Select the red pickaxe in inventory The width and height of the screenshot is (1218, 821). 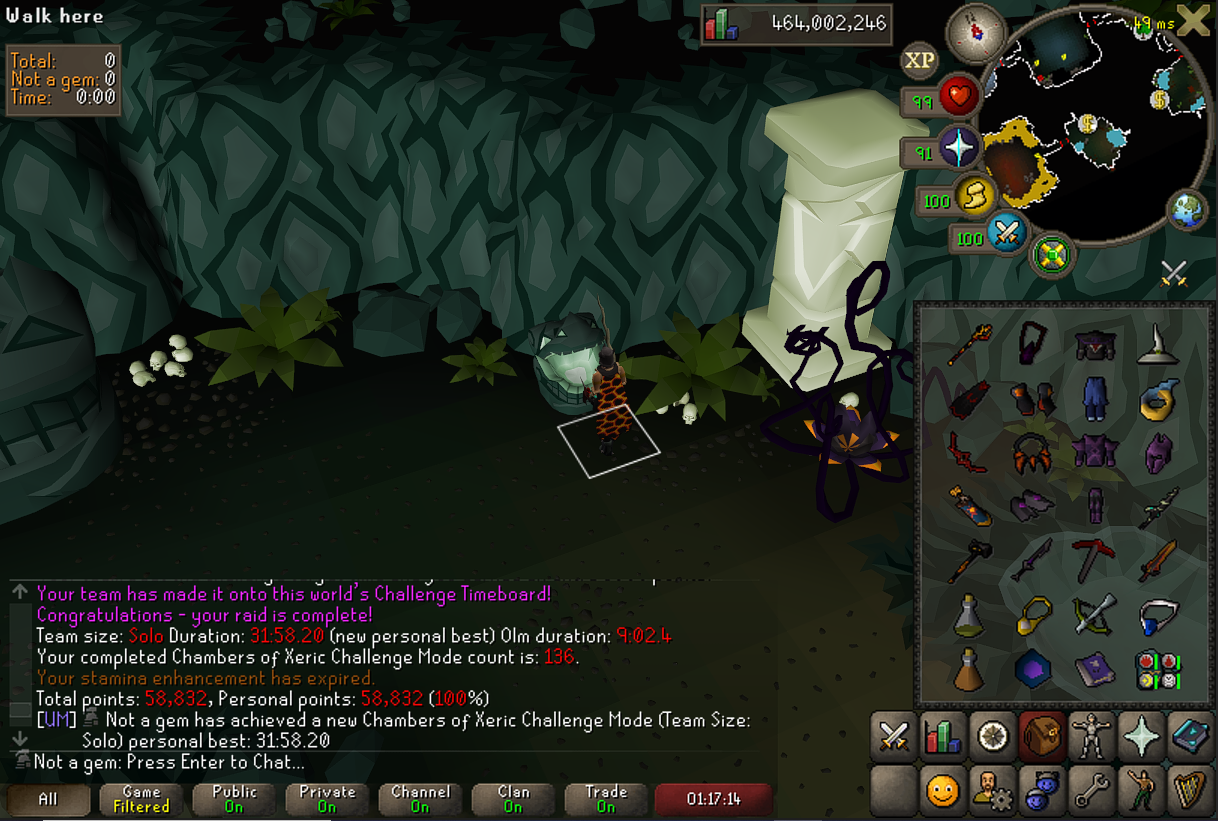click(x=1092, y=559)
